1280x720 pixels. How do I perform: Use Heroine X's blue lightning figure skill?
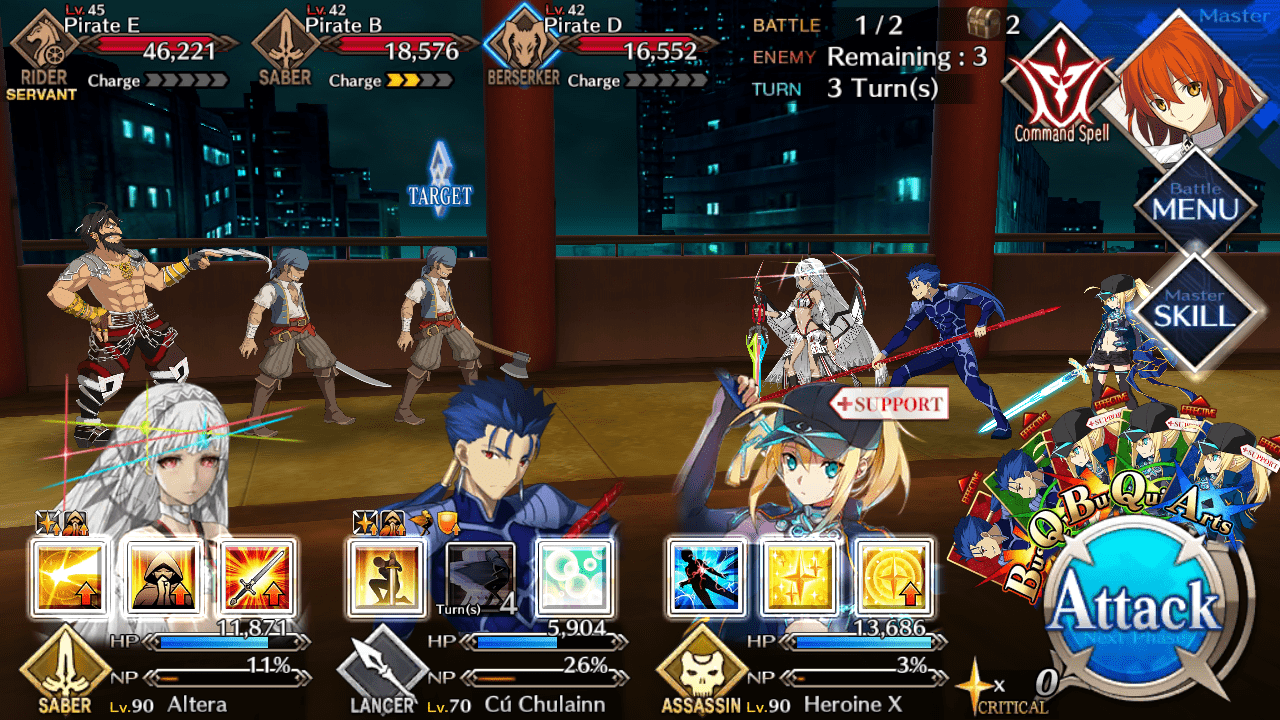pos(707,577)
